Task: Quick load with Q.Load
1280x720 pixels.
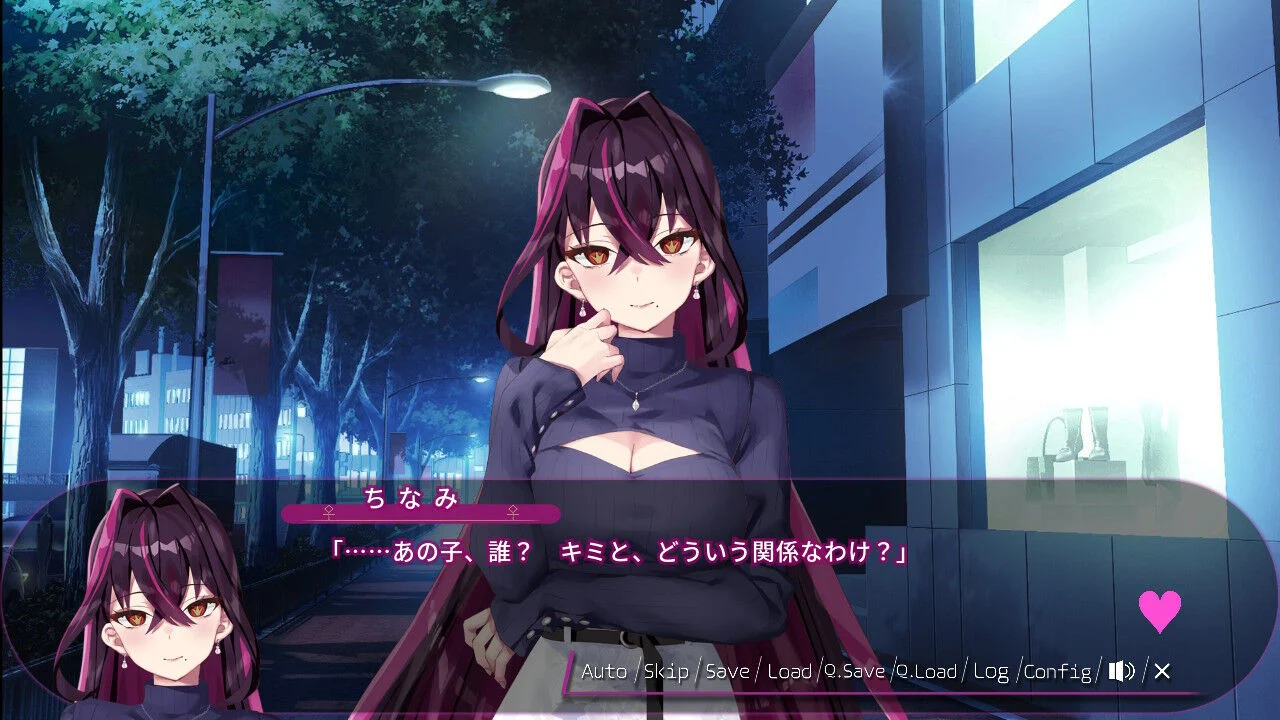Action: click(928, 672)
